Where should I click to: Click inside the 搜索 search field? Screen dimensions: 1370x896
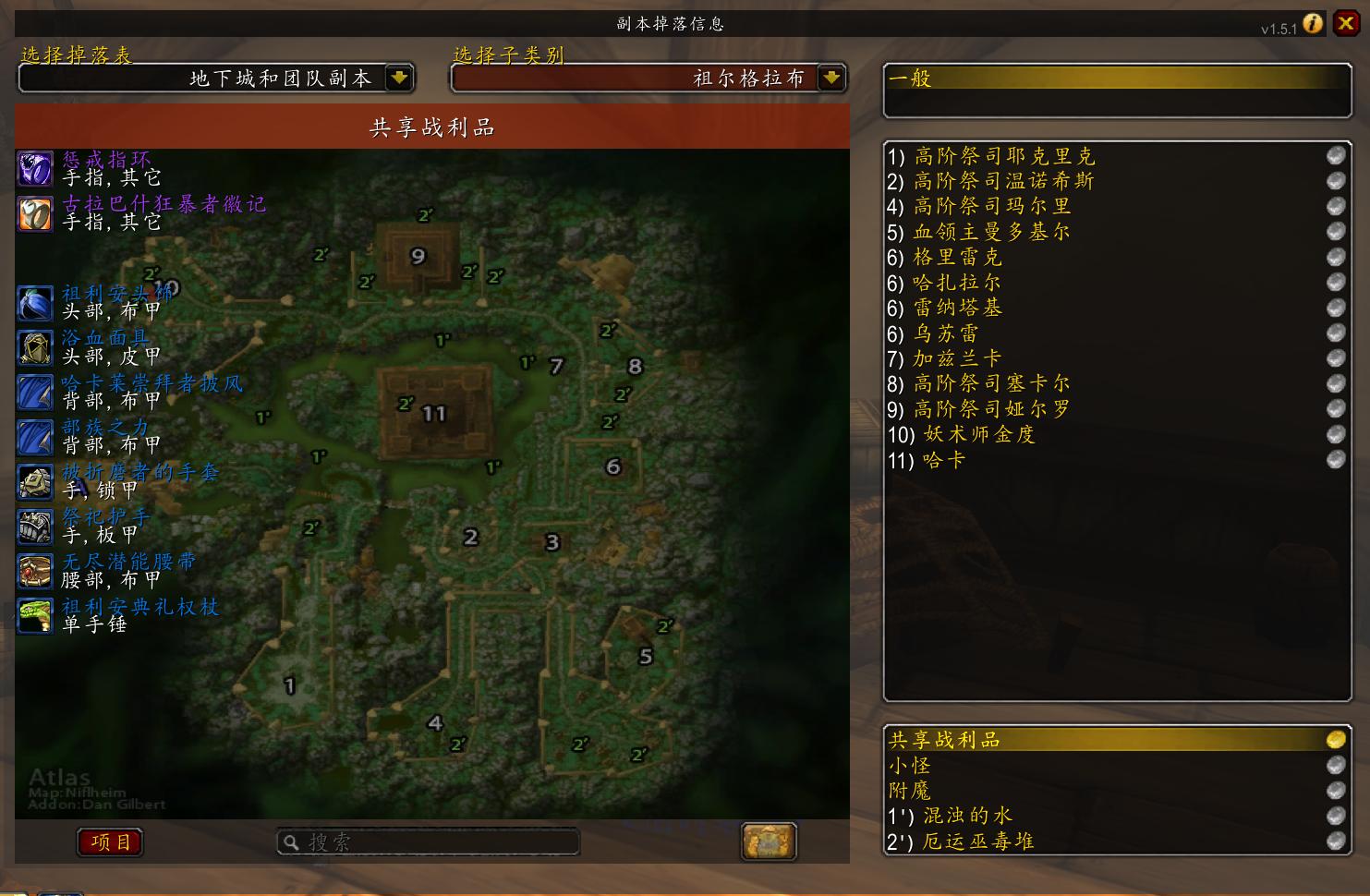click(x=429, y=841)
